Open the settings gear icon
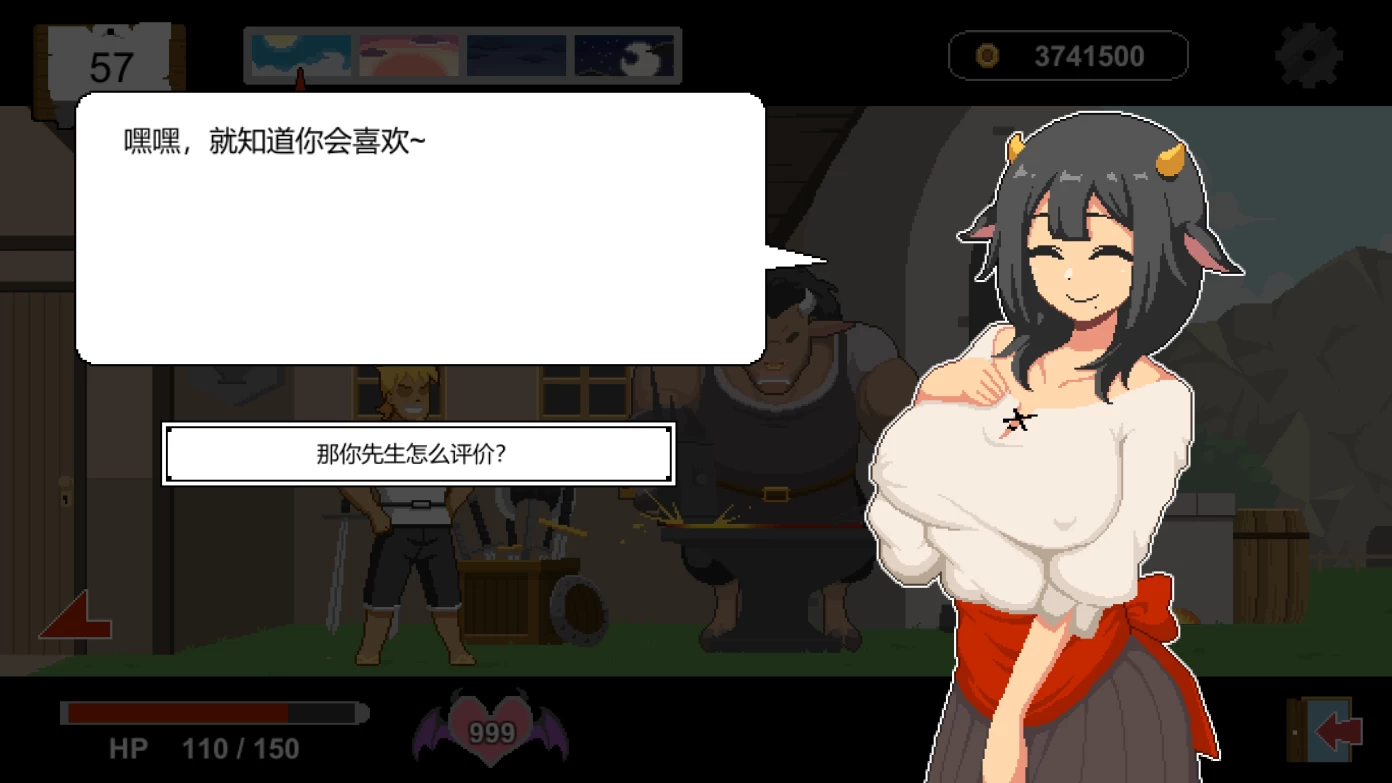Image resolution: width=1392 pixels, height=783 pixels. (x=1311, y=55)
